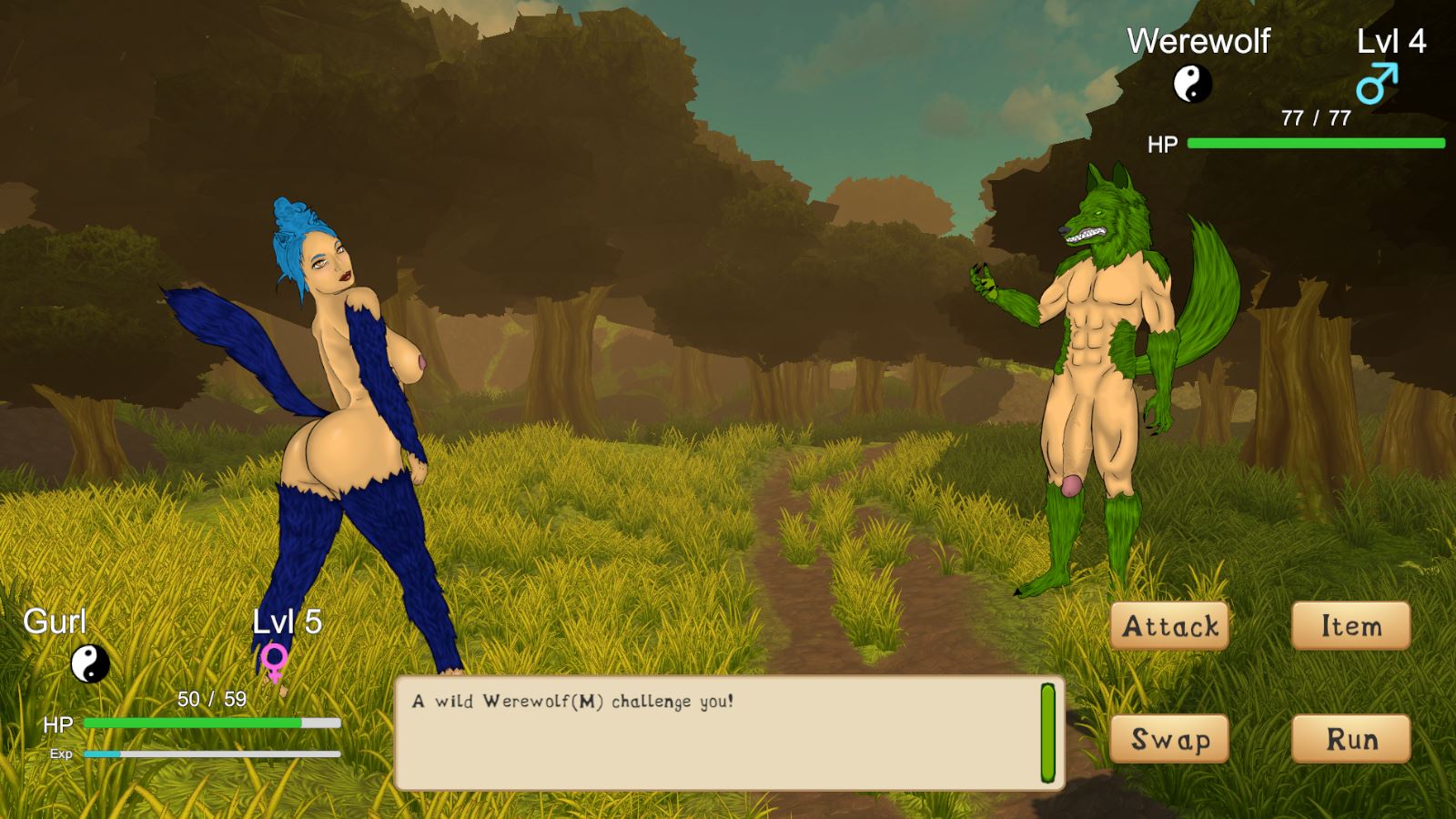Select the pink female gender symbol under Lvl 5
The width and height of the screenshot is (1456, 819).
(x=277, y=660)
